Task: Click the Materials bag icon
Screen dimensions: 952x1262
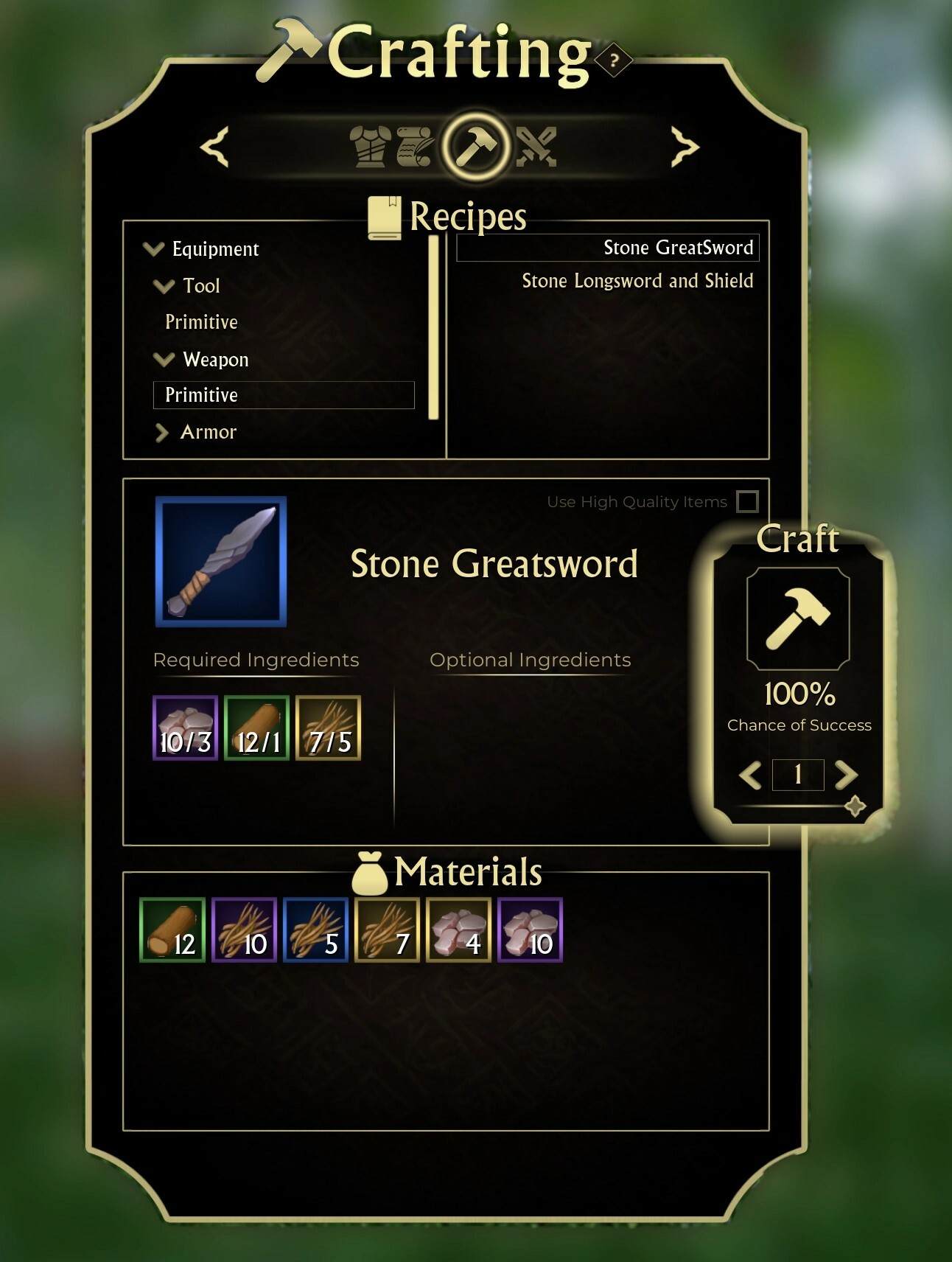Action: point(371,873)
